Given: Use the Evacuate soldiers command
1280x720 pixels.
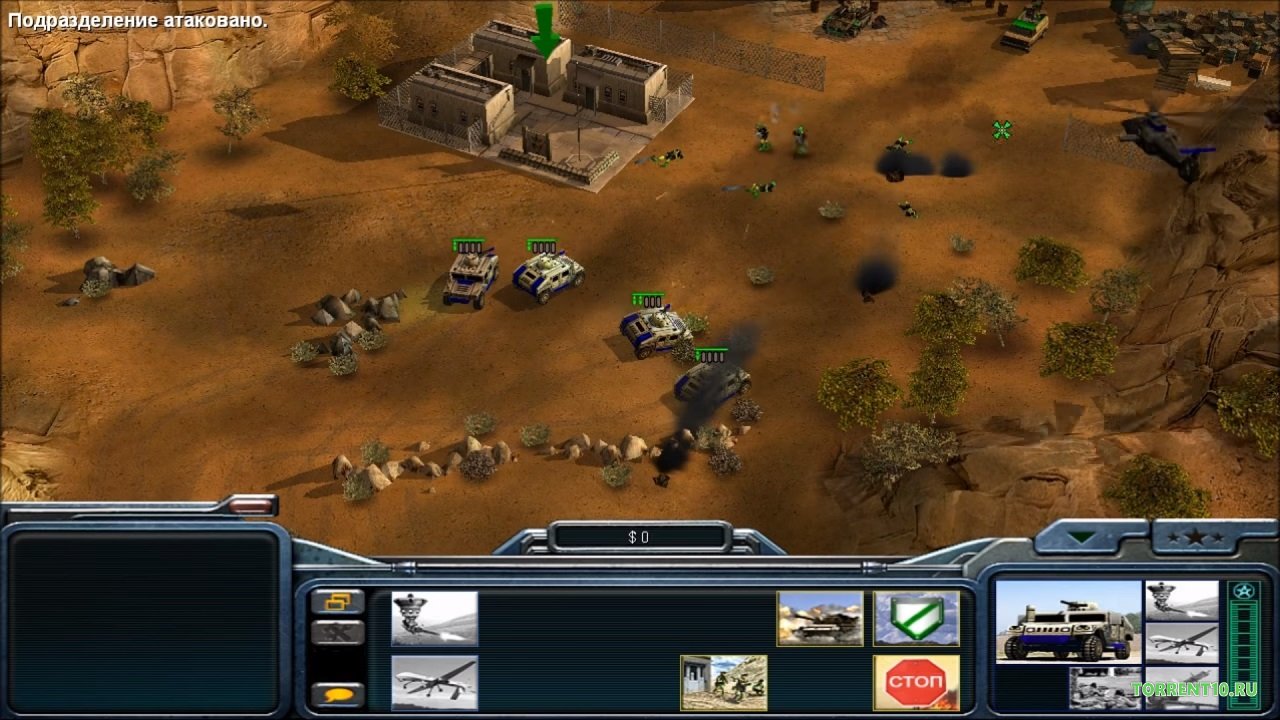Looking at the screenshot, I should tap(723, 682).
